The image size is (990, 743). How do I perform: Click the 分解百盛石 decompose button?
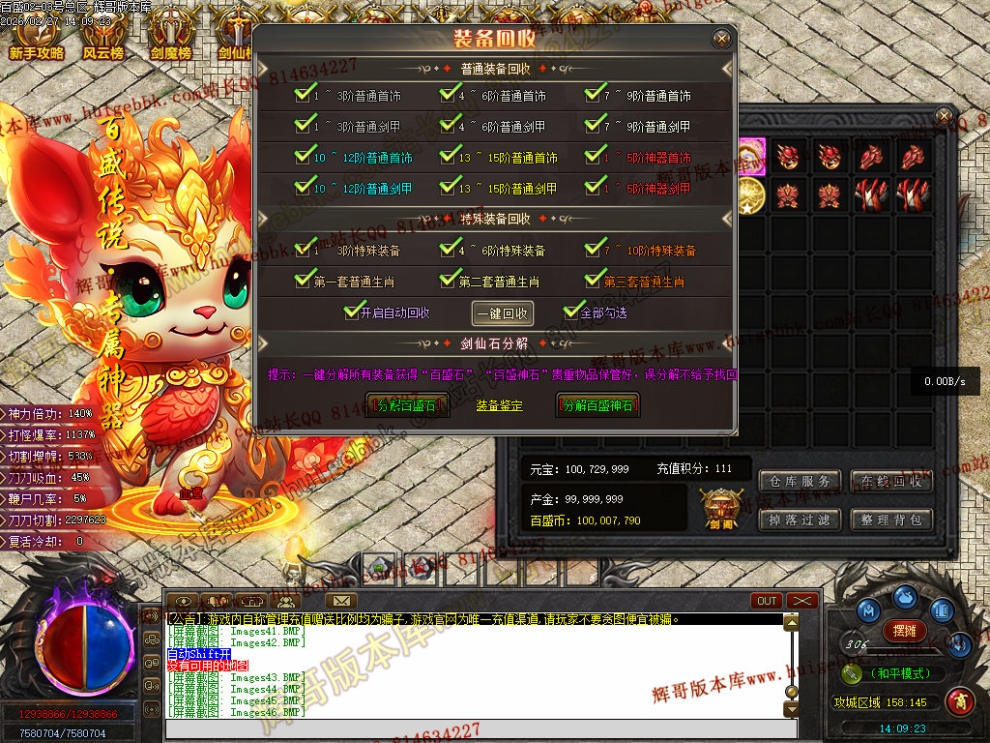[x=408, y=406]
